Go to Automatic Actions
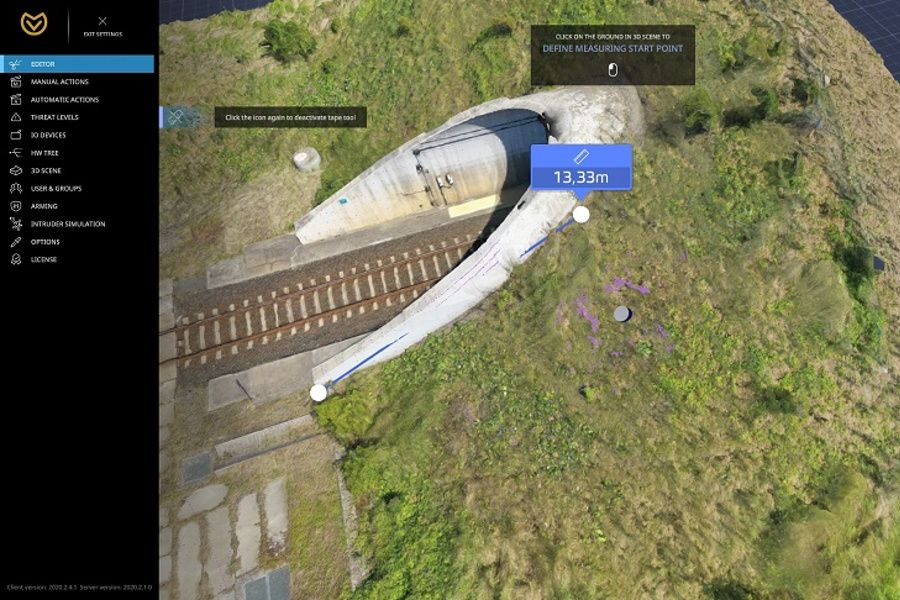This screenshot has width=900, height=600. click(64, 100)
